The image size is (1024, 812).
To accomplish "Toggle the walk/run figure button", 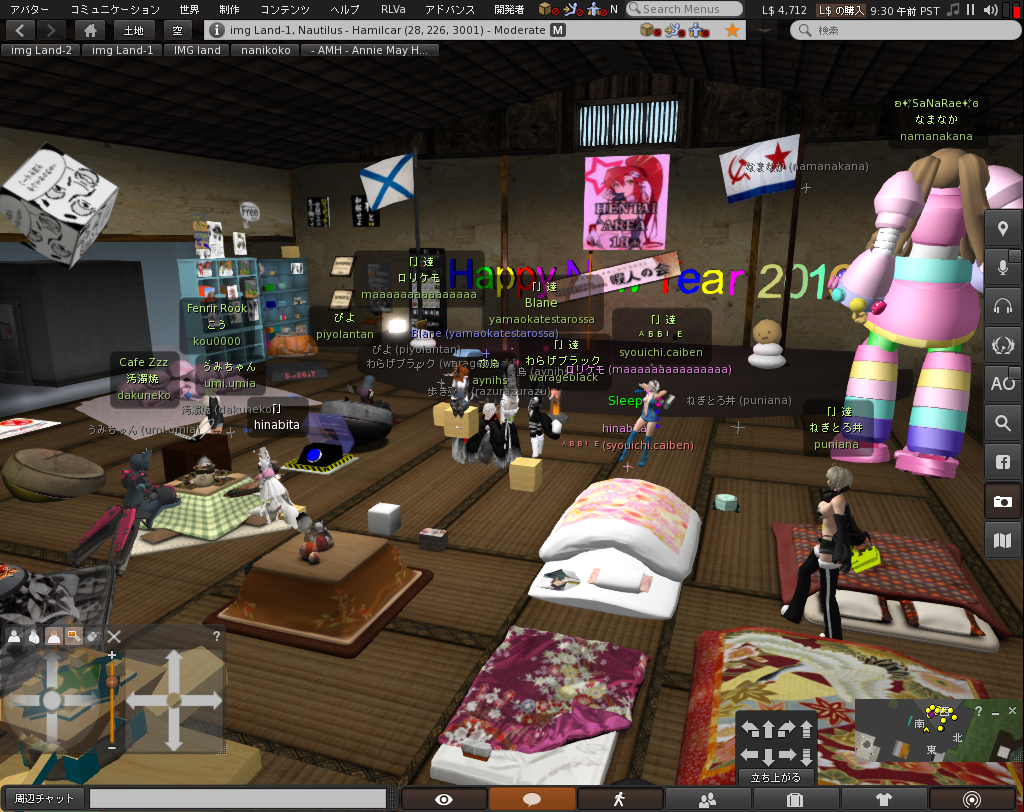I will coord(620,799).
